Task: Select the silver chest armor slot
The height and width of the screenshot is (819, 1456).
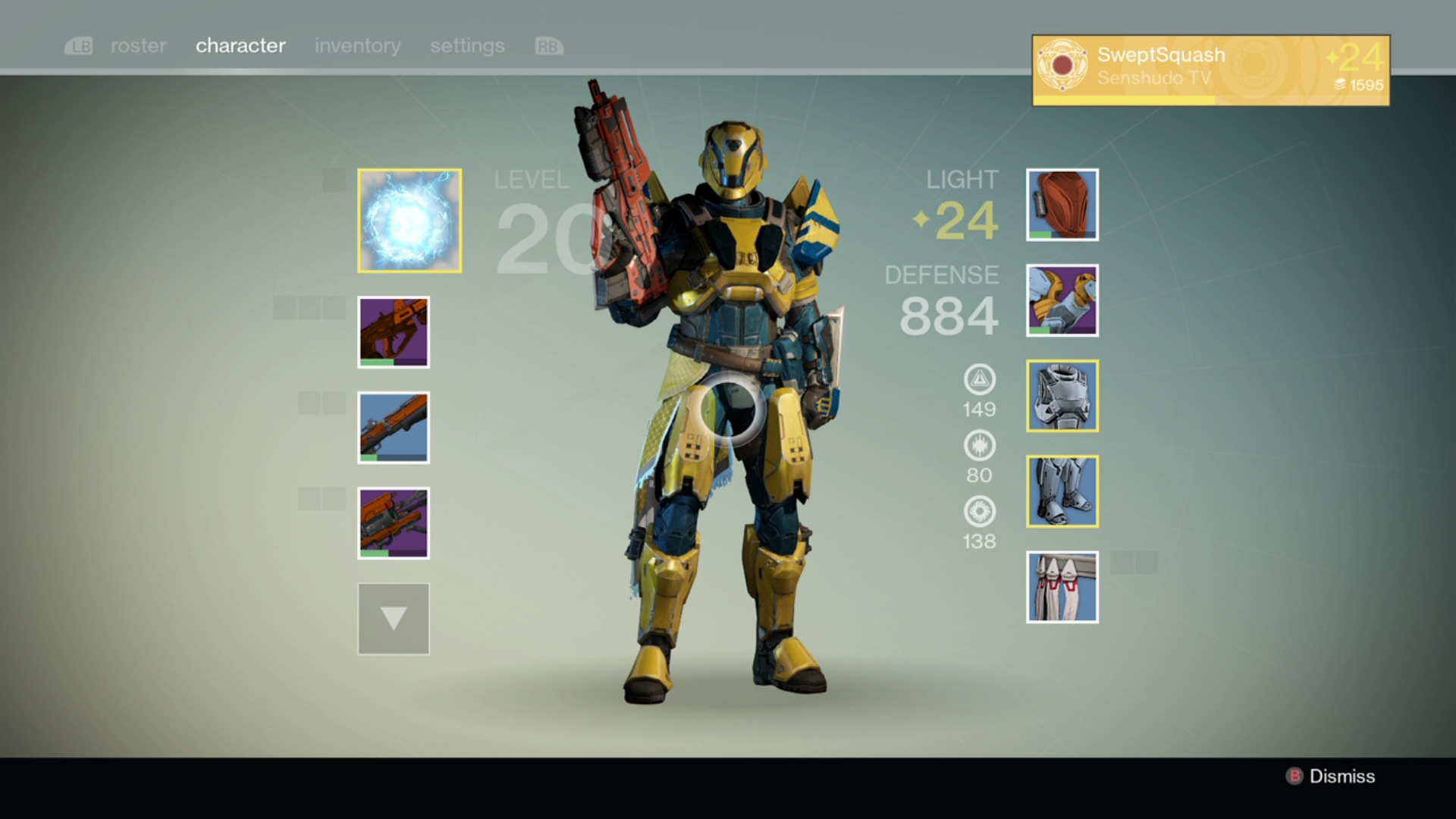Action: [x=1062, y=396]
